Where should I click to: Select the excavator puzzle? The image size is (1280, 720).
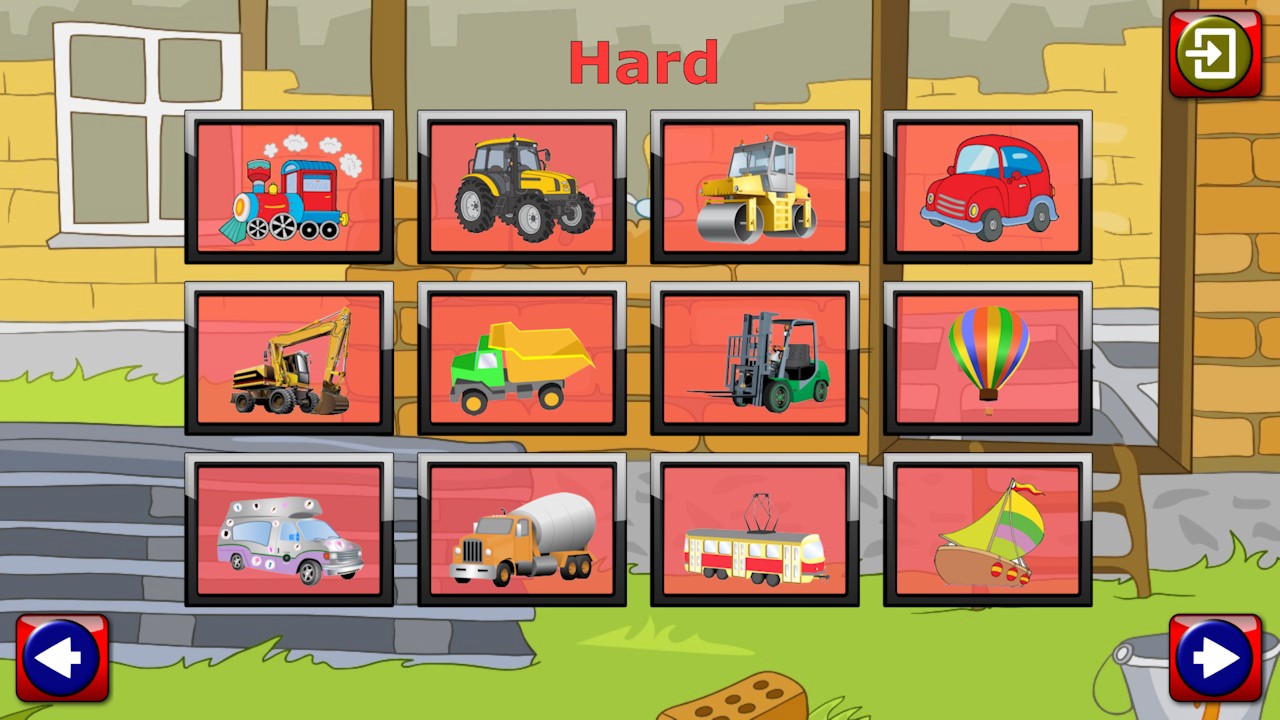pyautogui.click(x=289, y=359)
